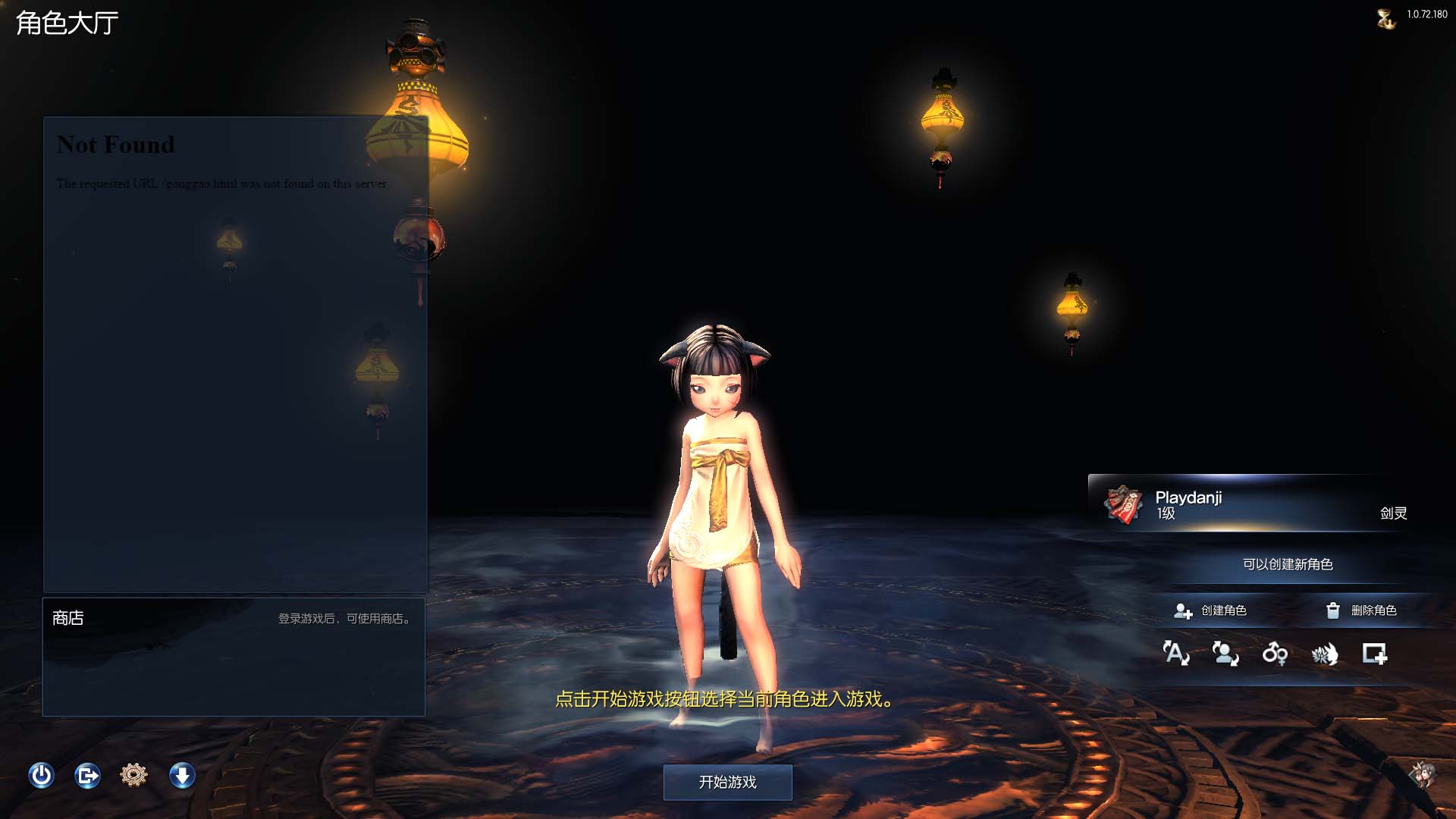Image resolution: width=1456 pixels, height=819 pixels.
Task: Click the trash icon beside 删除角色
Action: tap(1332, 610)
